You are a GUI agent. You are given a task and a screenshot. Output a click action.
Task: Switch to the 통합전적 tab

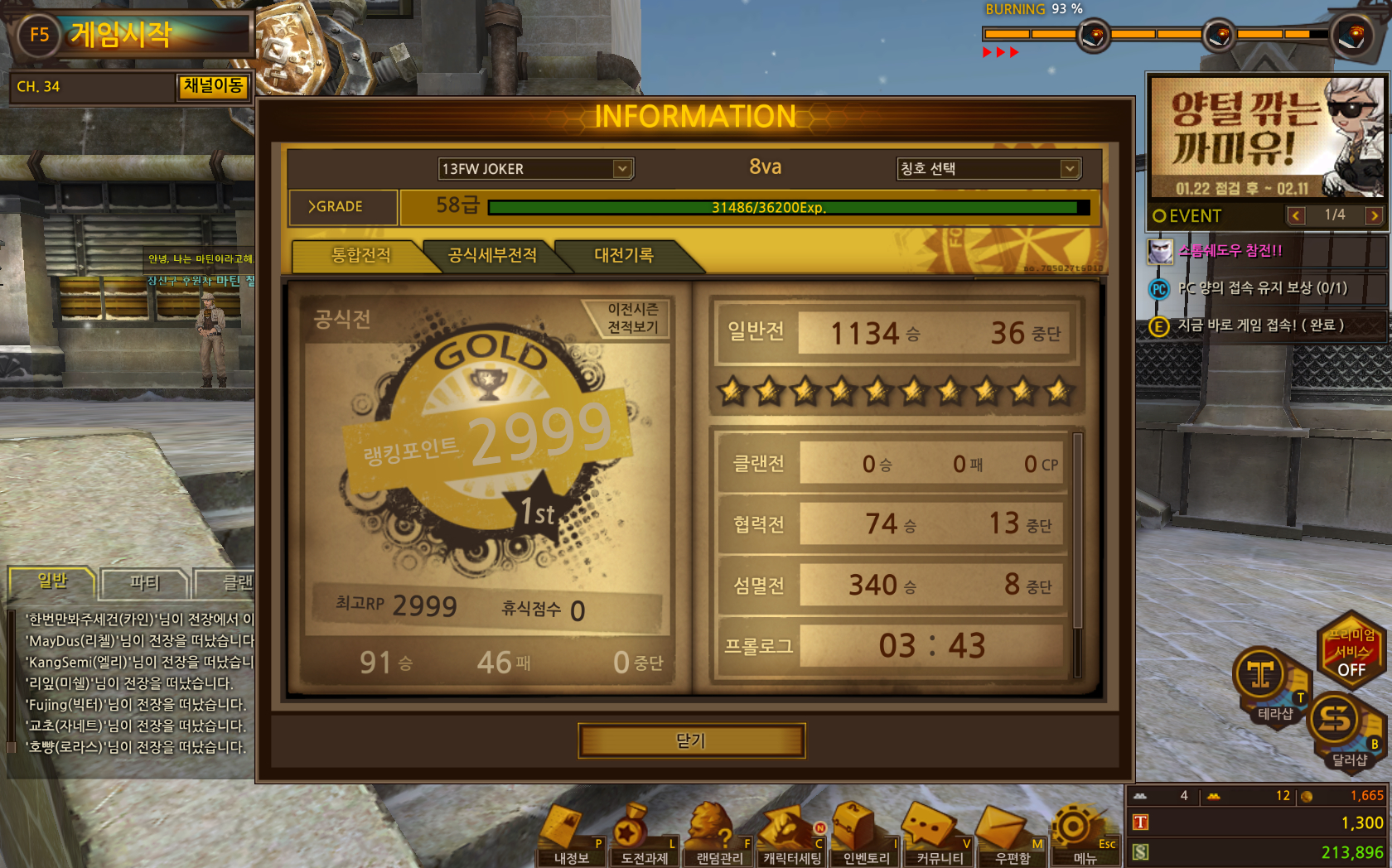[x=360, y=255]
